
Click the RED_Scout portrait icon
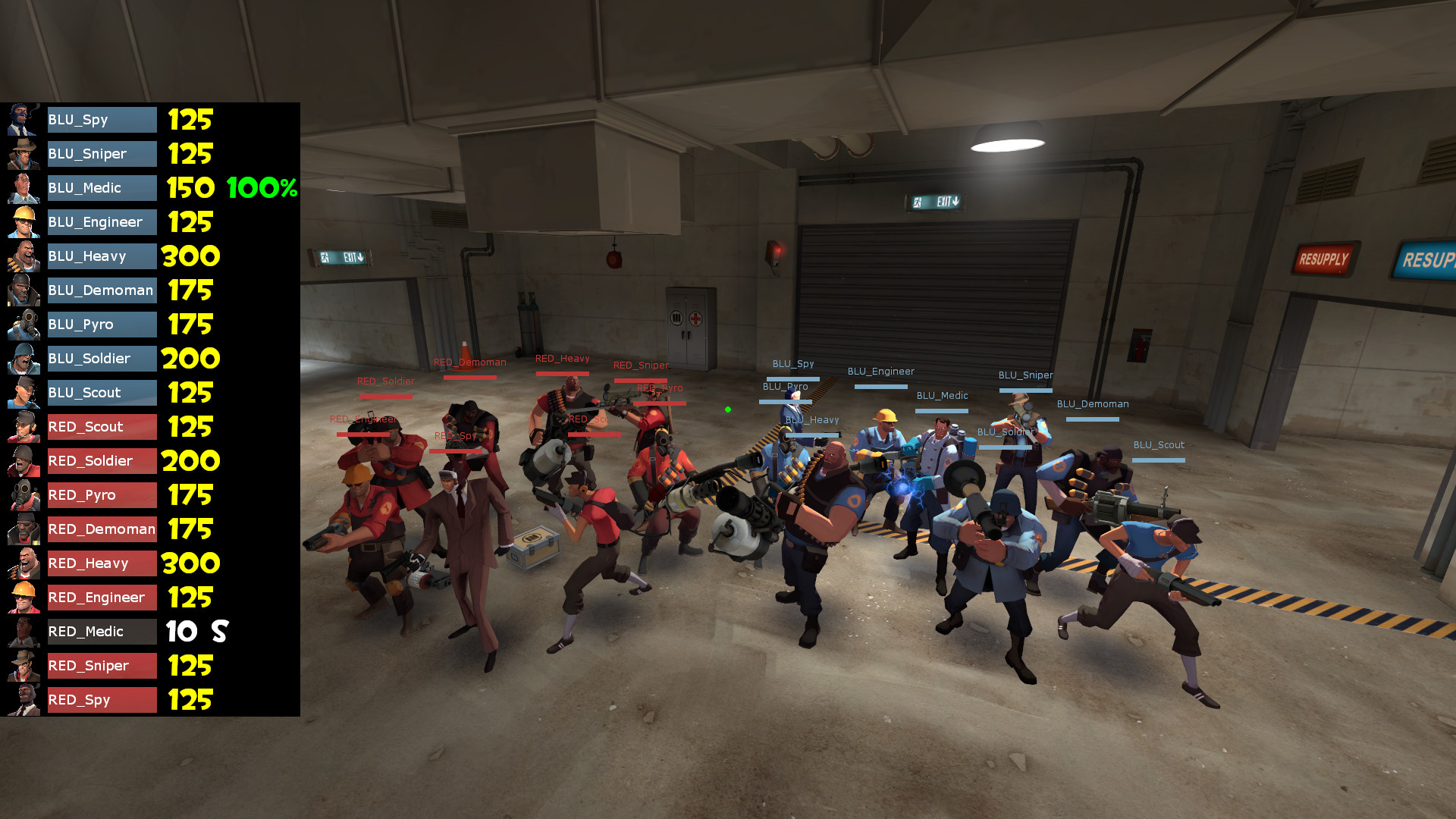pos(23,427)
